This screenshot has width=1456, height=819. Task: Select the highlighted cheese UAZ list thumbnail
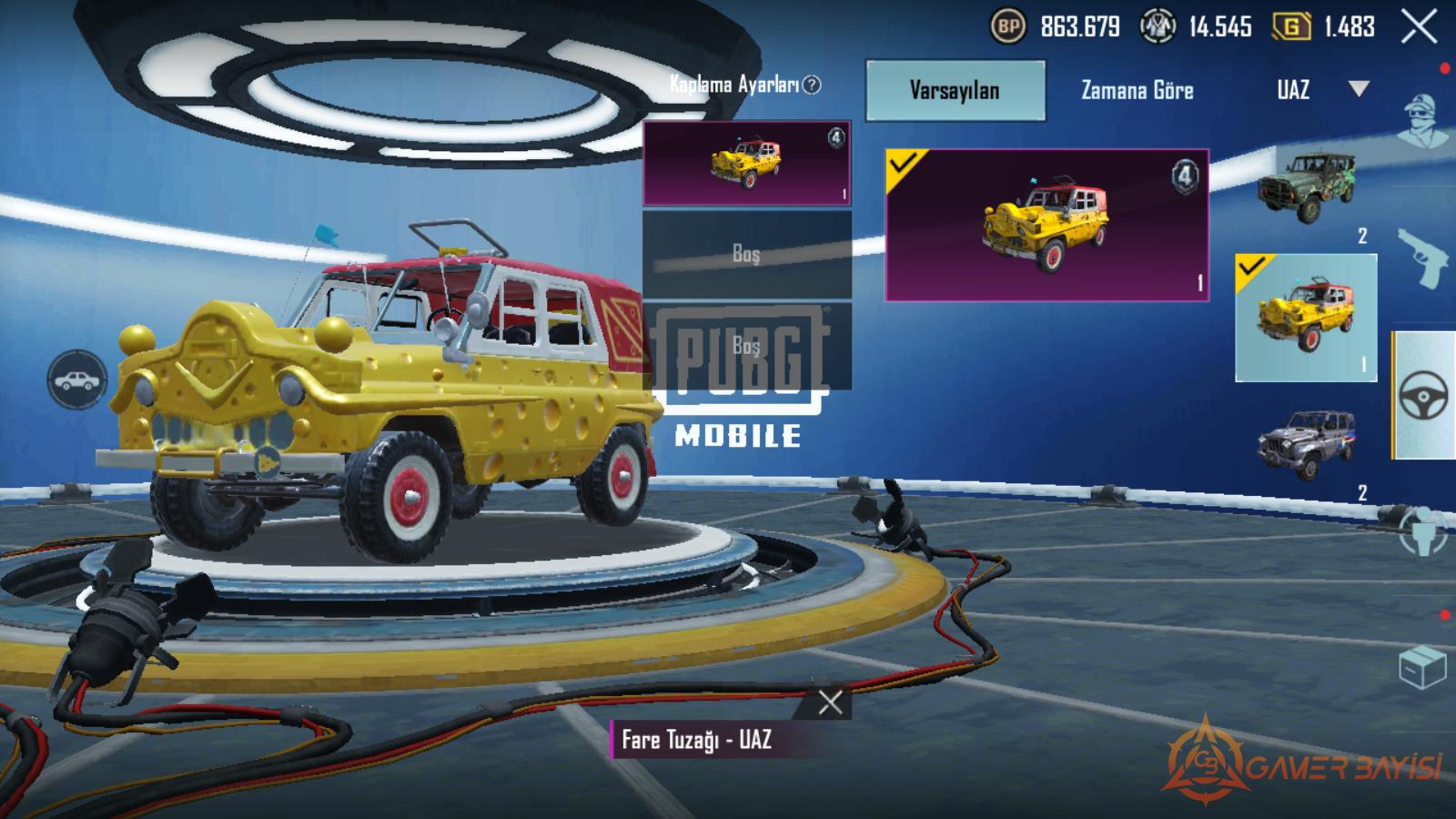(1306, 318)
